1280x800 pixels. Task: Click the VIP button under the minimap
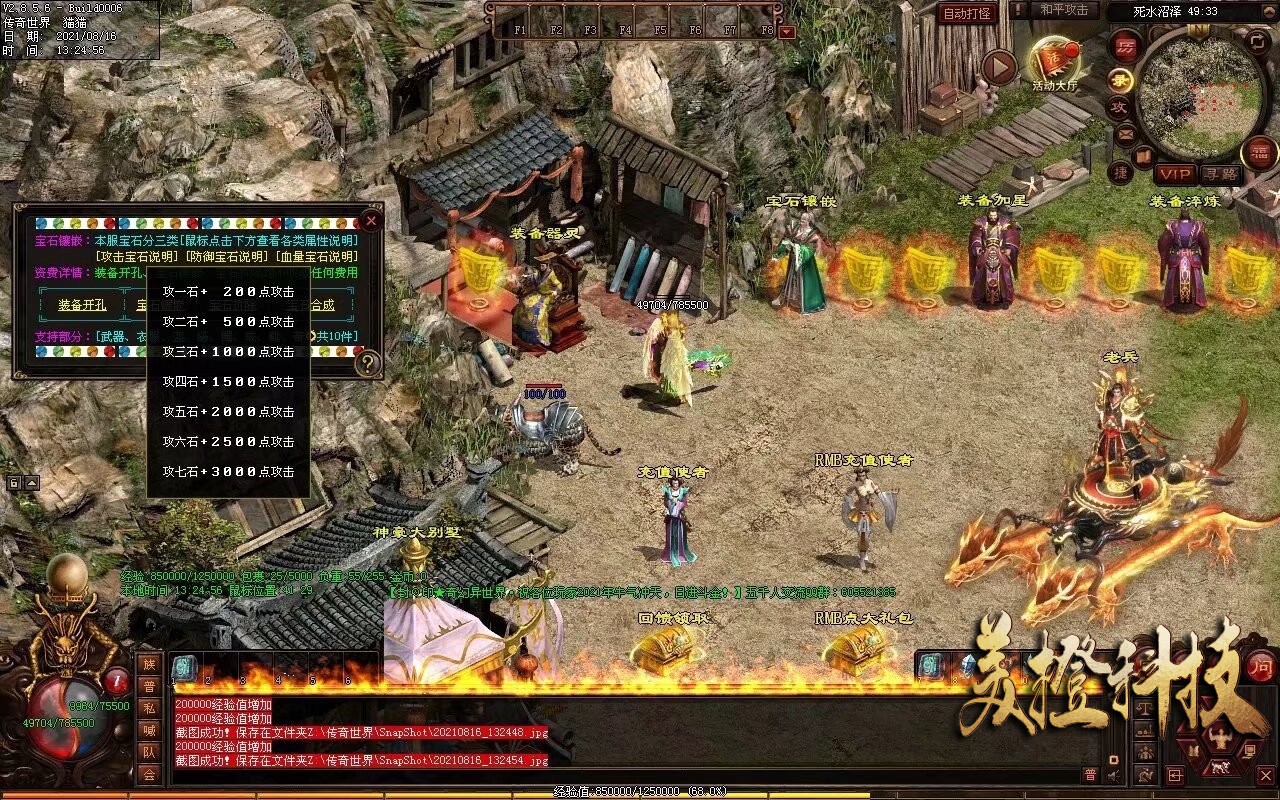tap(1175, 173)
